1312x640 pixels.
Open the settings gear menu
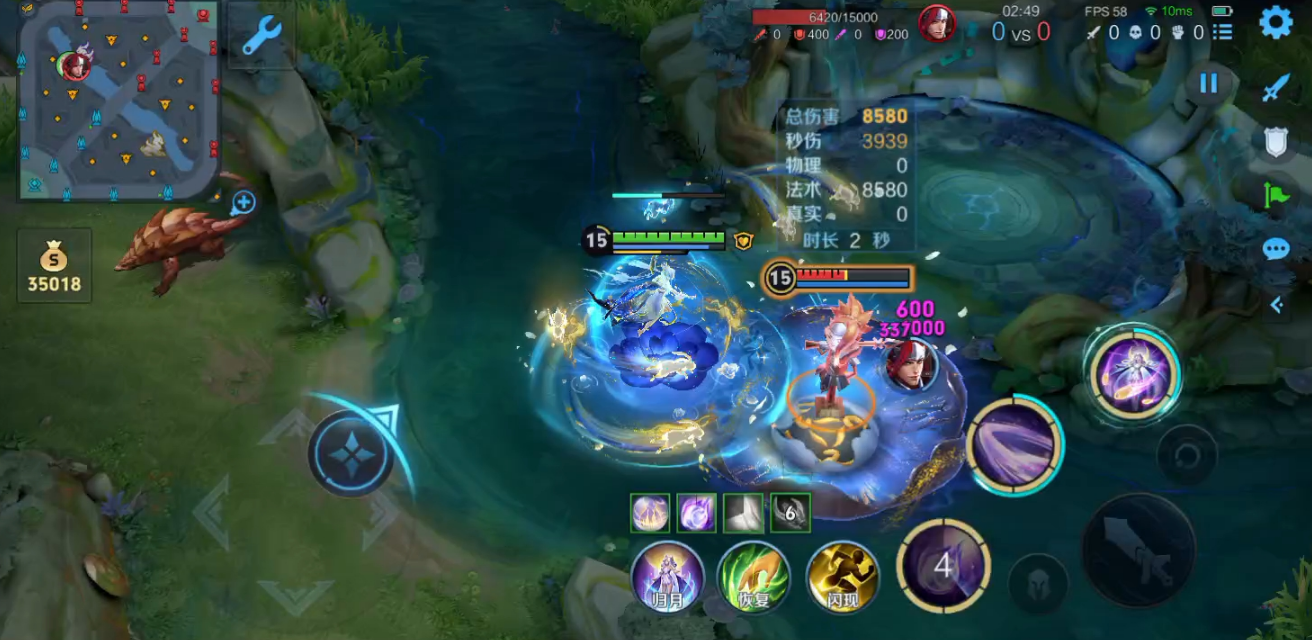point(1275,22)
